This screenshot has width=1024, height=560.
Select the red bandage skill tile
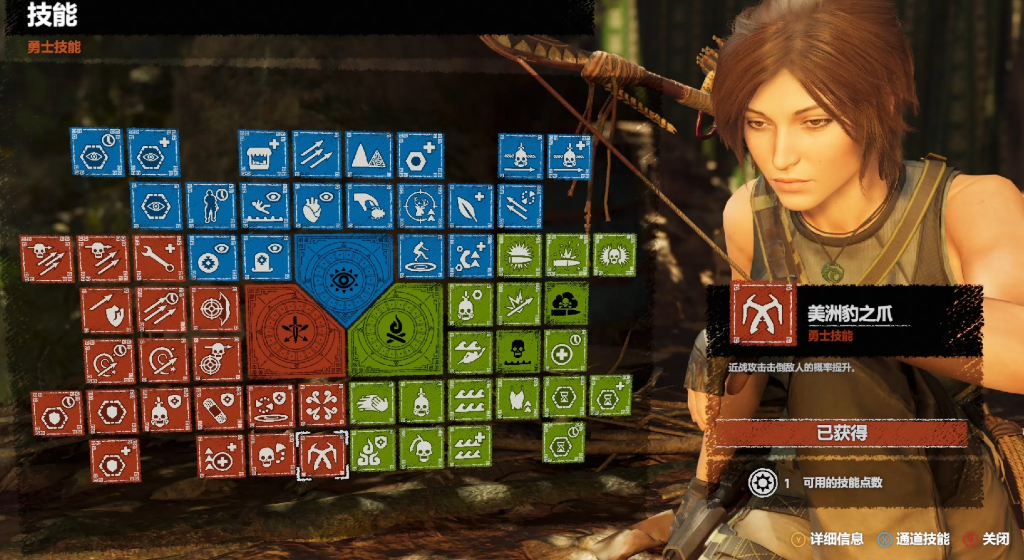[x=219, y=409]
